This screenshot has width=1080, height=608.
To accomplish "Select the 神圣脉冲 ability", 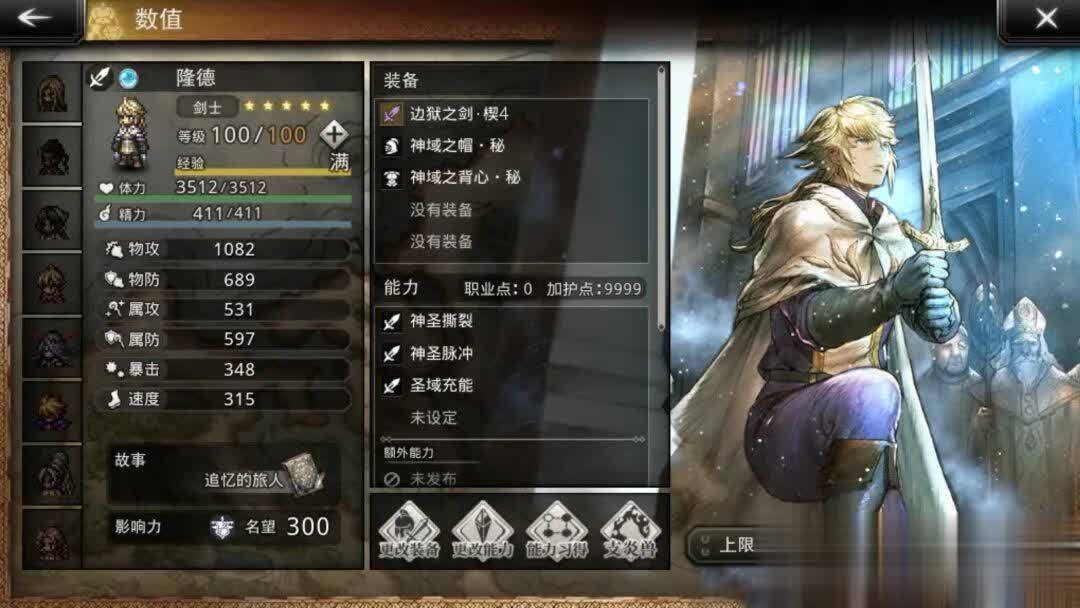I will point(512,354).
